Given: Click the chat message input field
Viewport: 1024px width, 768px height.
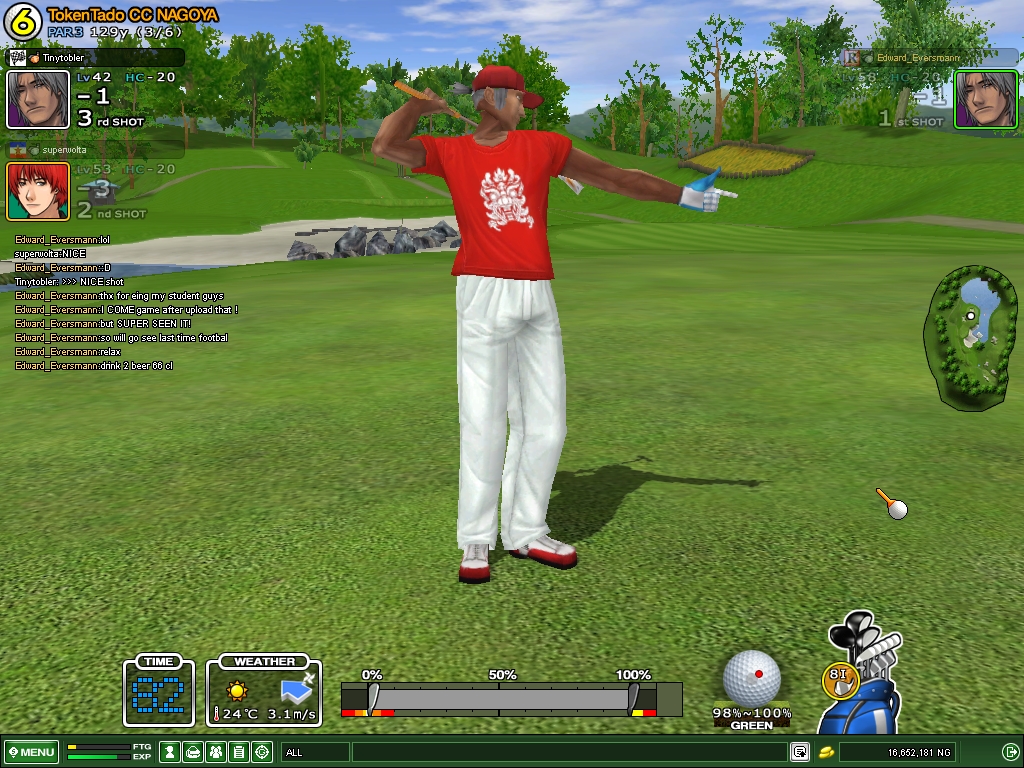Looking at the screenshot, I should point(570,752).
